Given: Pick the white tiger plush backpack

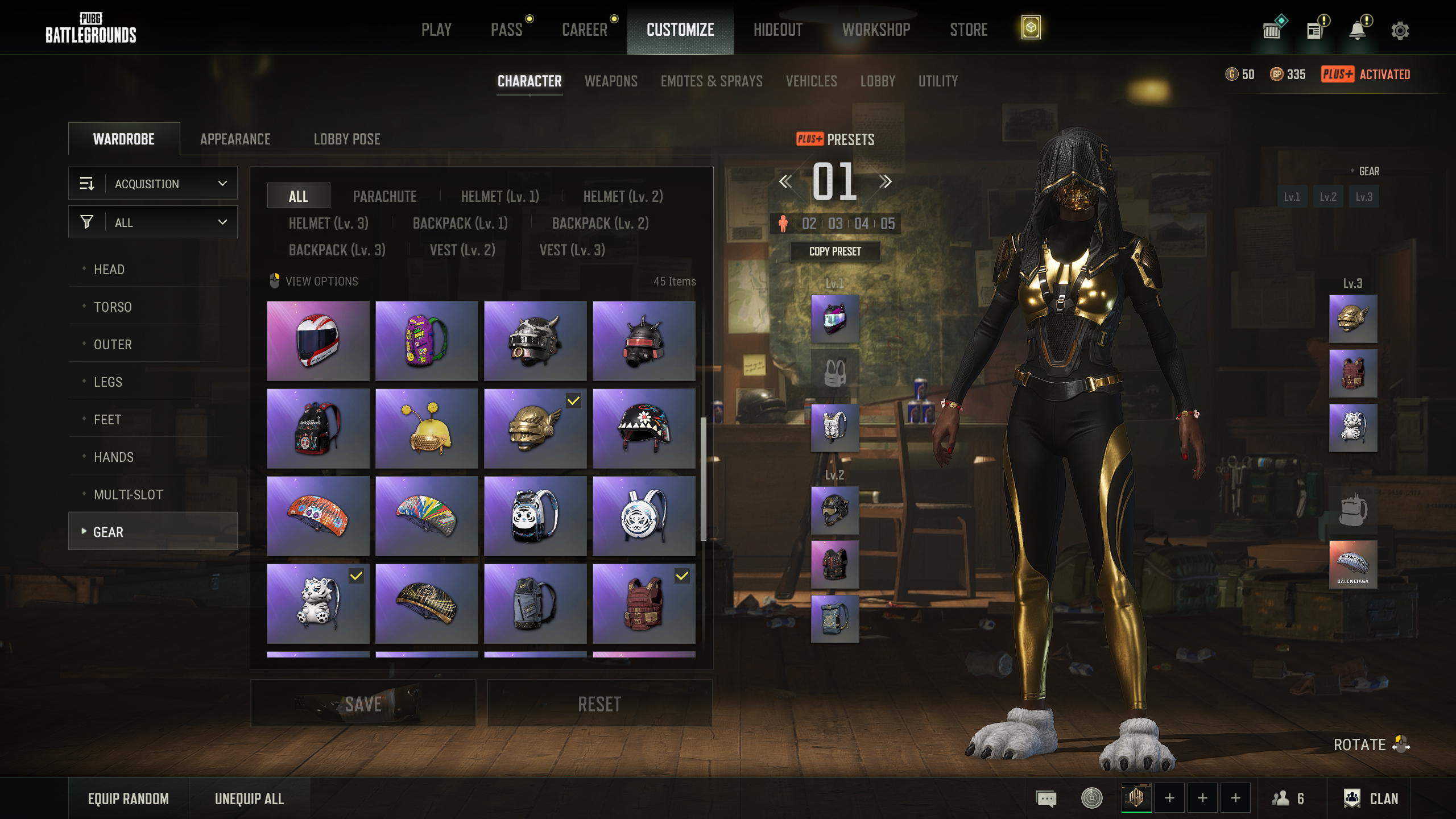Looking at the screenshot, I should [318, 604].
